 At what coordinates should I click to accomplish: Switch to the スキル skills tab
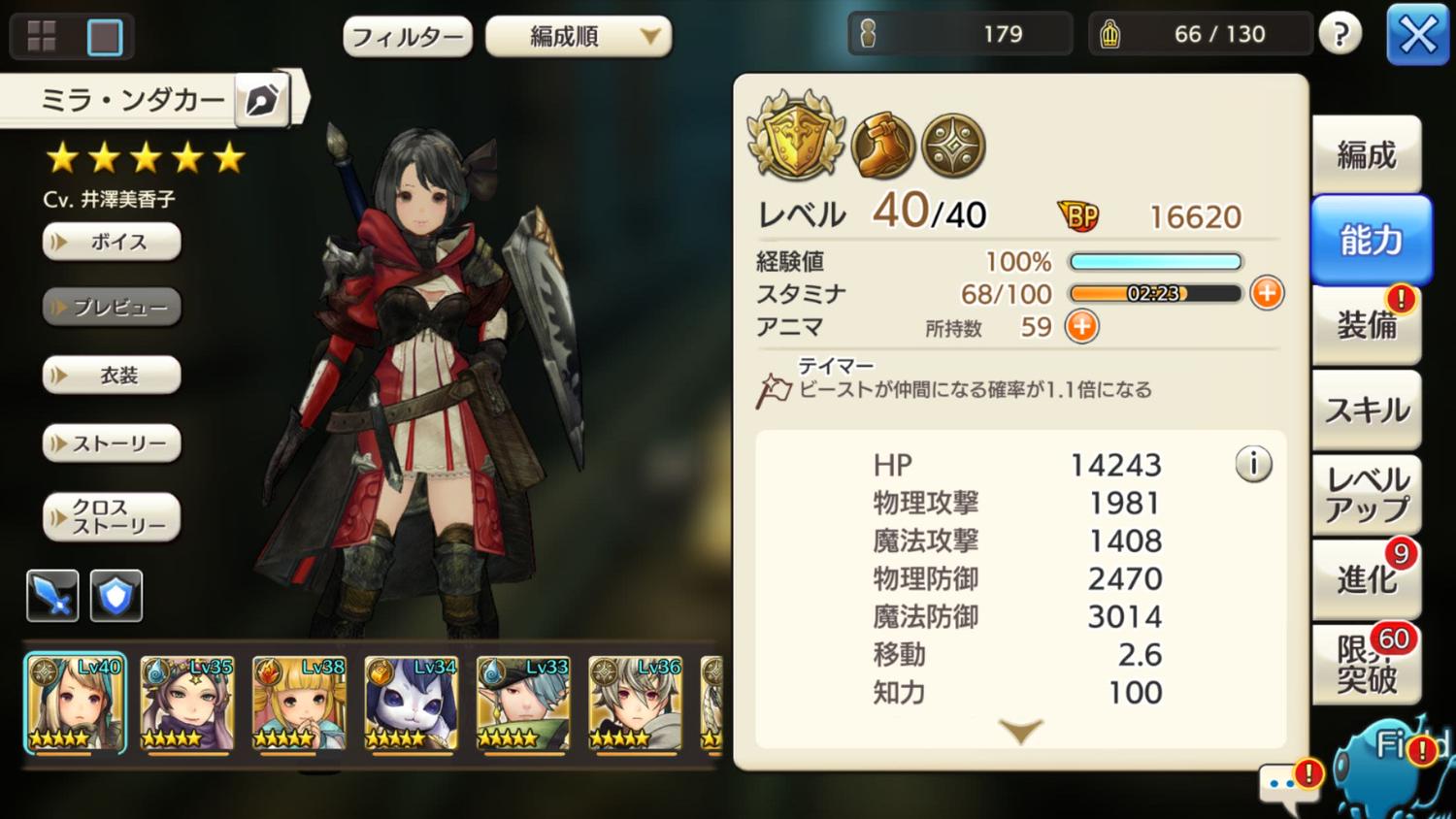[1367, 410]
